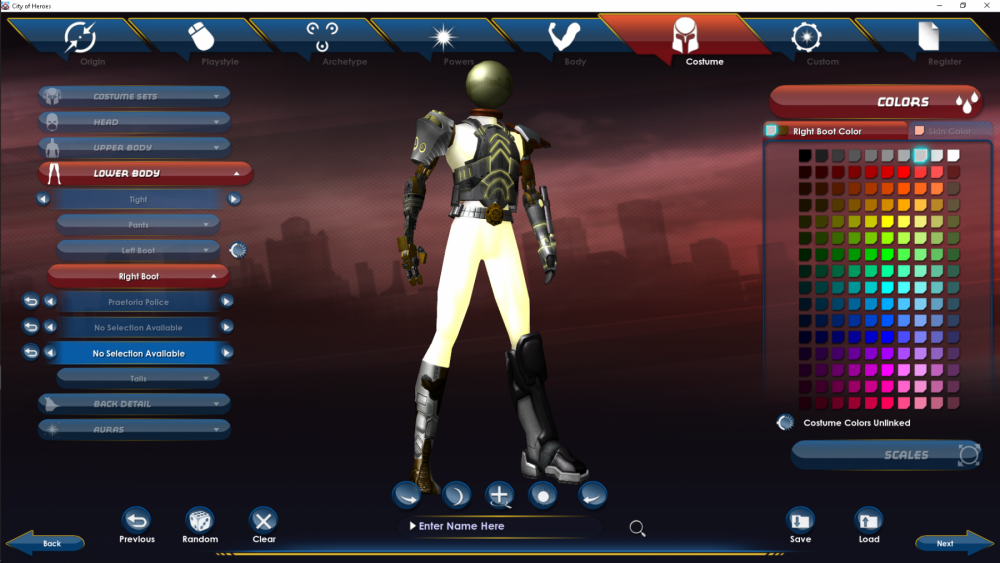Expand the Head section

[x=135, y=122]
